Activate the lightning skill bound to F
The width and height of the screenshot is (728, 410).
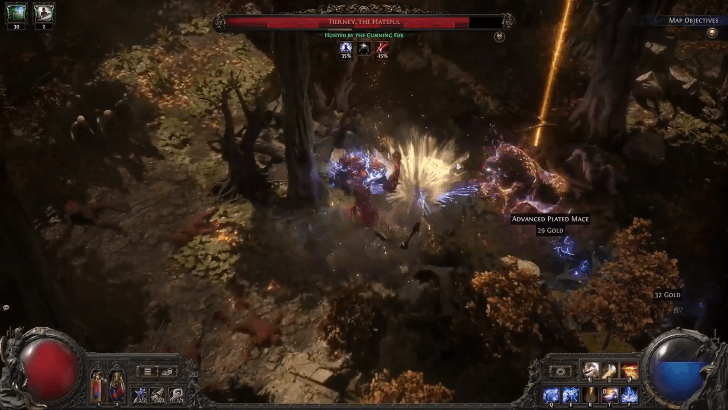click(630, 394)
